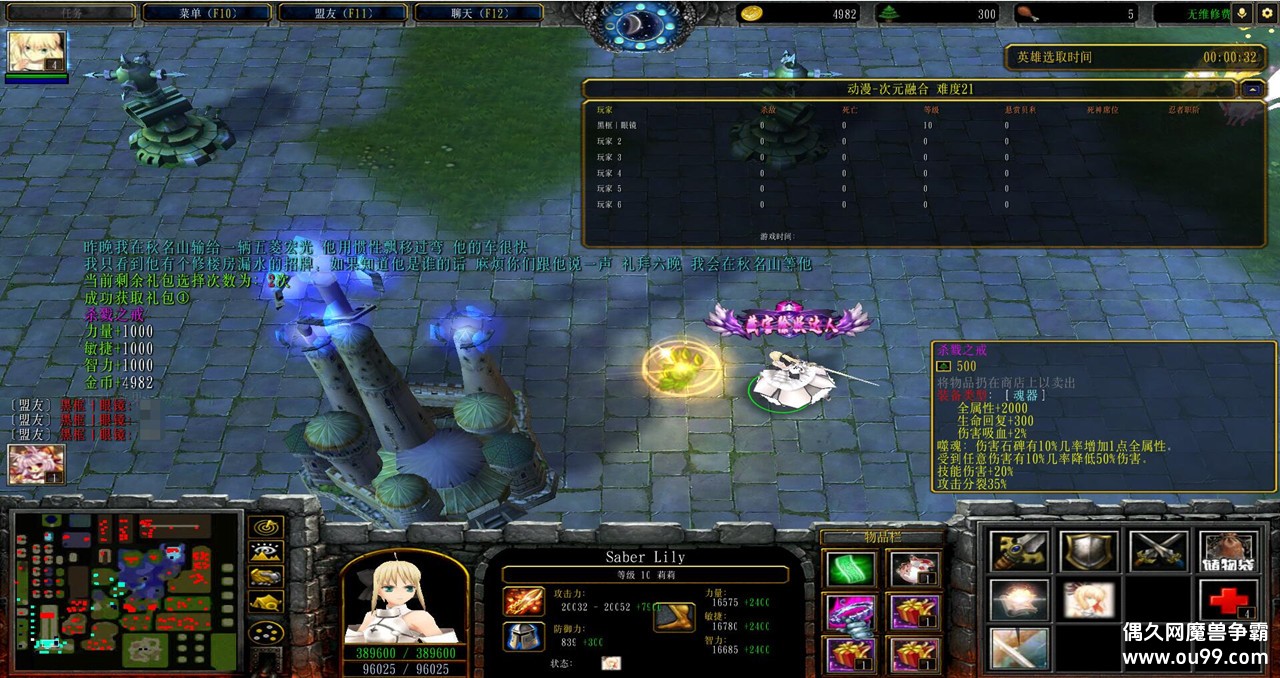
Task: Open the glowing spellbook ability
Action: point(1019,600)
